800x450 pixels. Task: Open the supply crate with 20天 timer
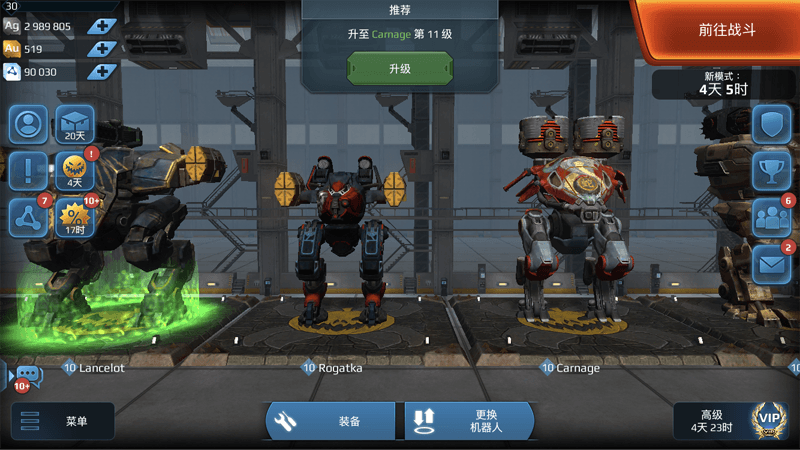point(74,124)
